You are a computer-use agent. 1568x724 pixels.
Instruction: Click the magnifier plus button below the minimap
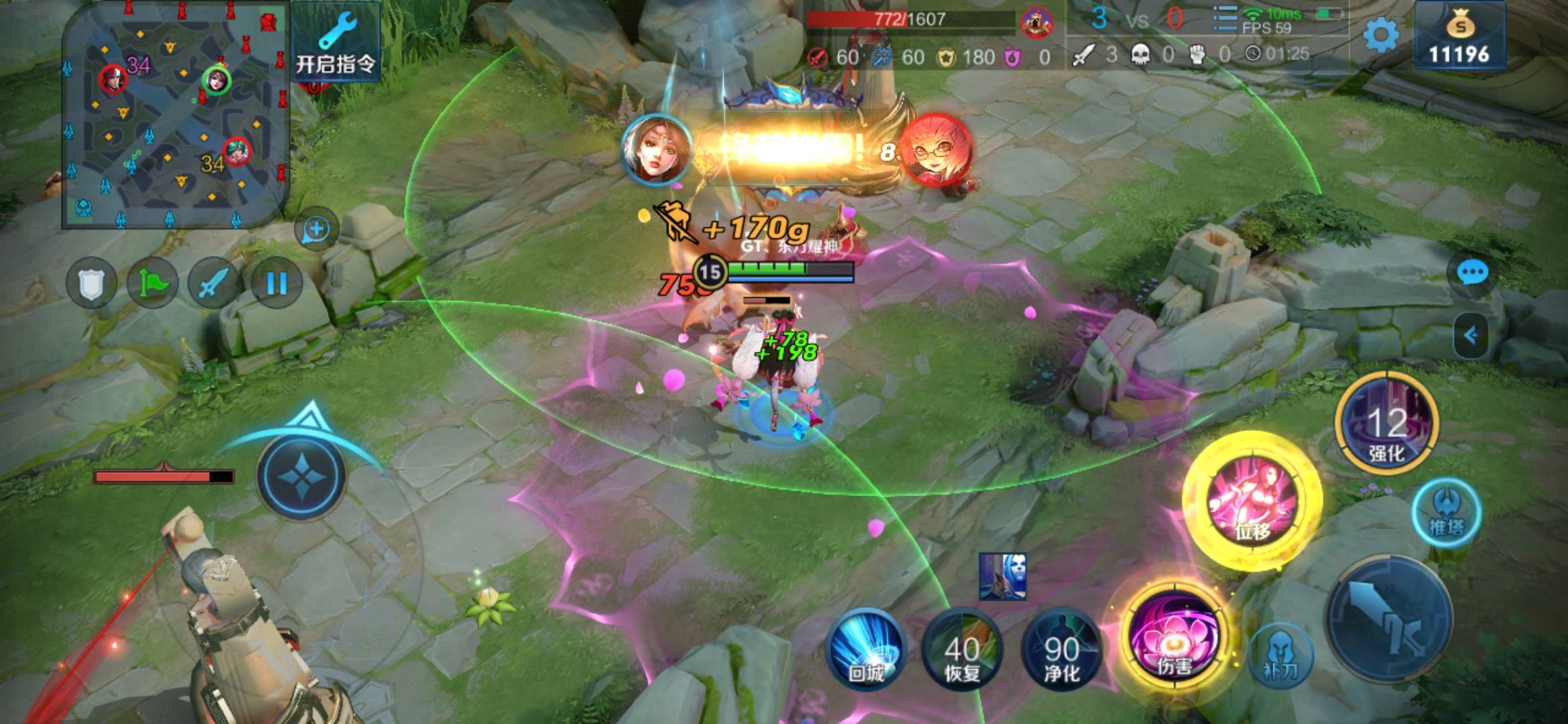(316, 229)
